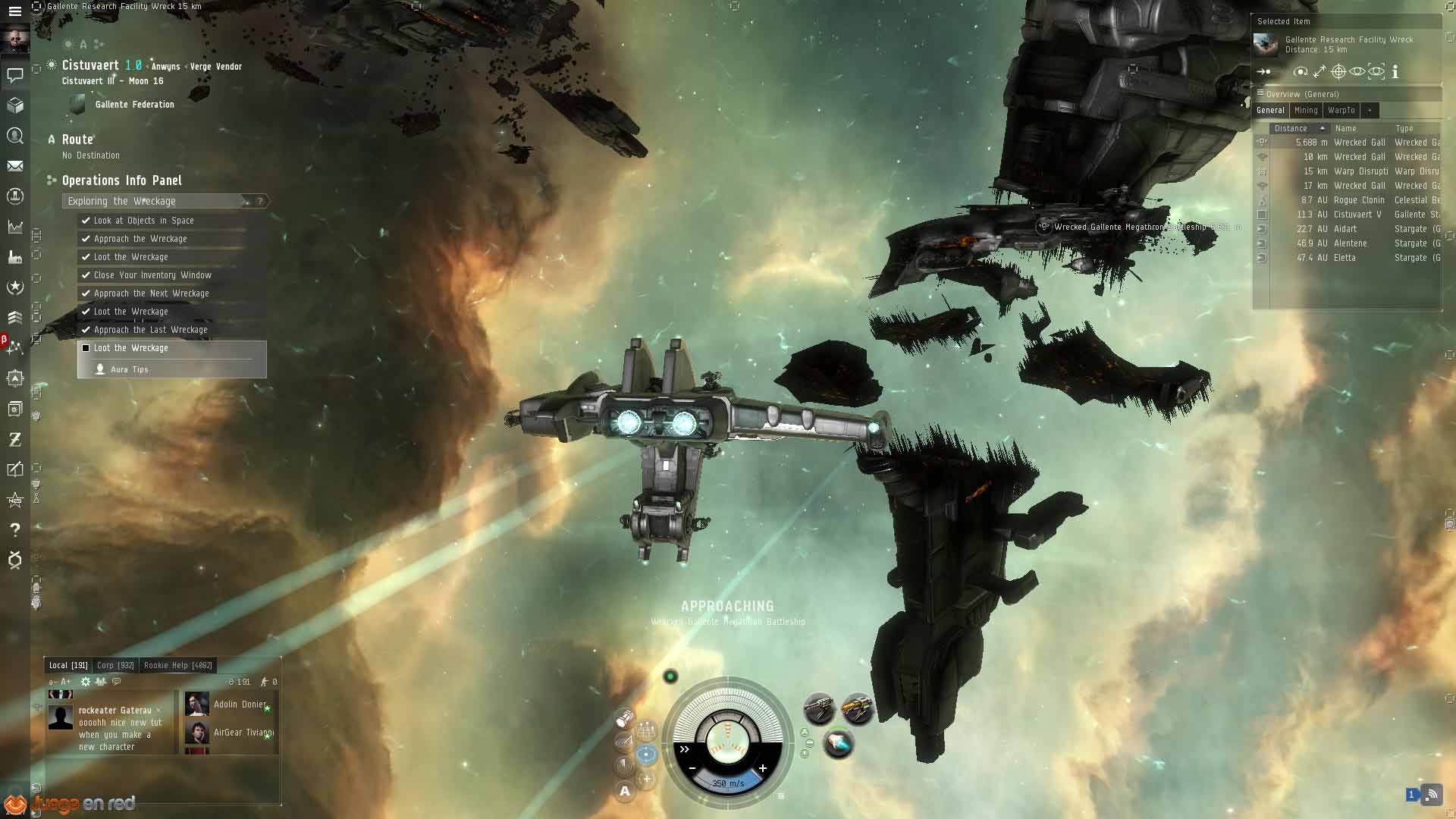Activate the first weapon turret module

point(819,709)
